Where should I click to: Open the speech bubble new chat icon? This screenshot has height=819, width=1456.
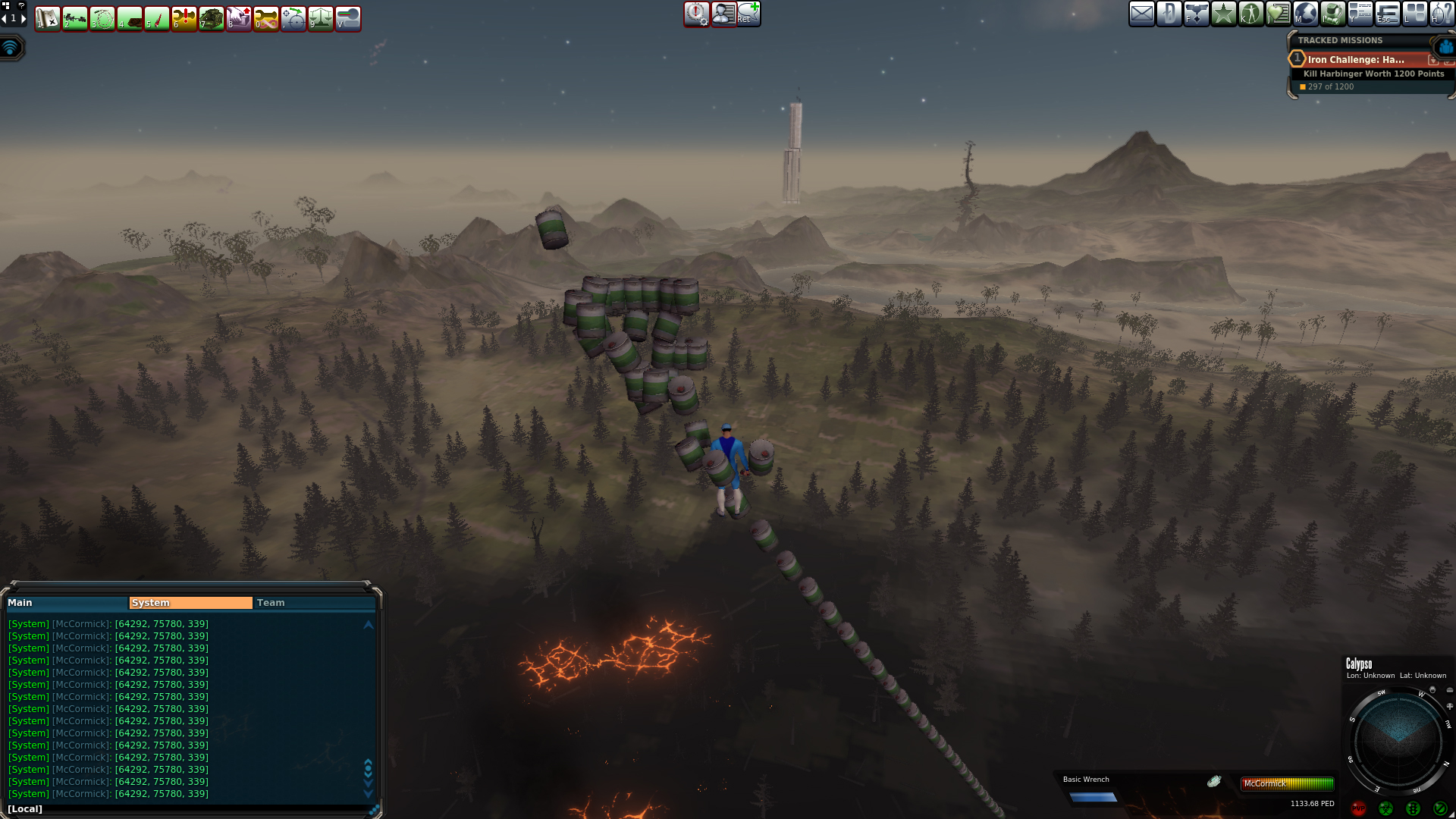coord(748,14)
